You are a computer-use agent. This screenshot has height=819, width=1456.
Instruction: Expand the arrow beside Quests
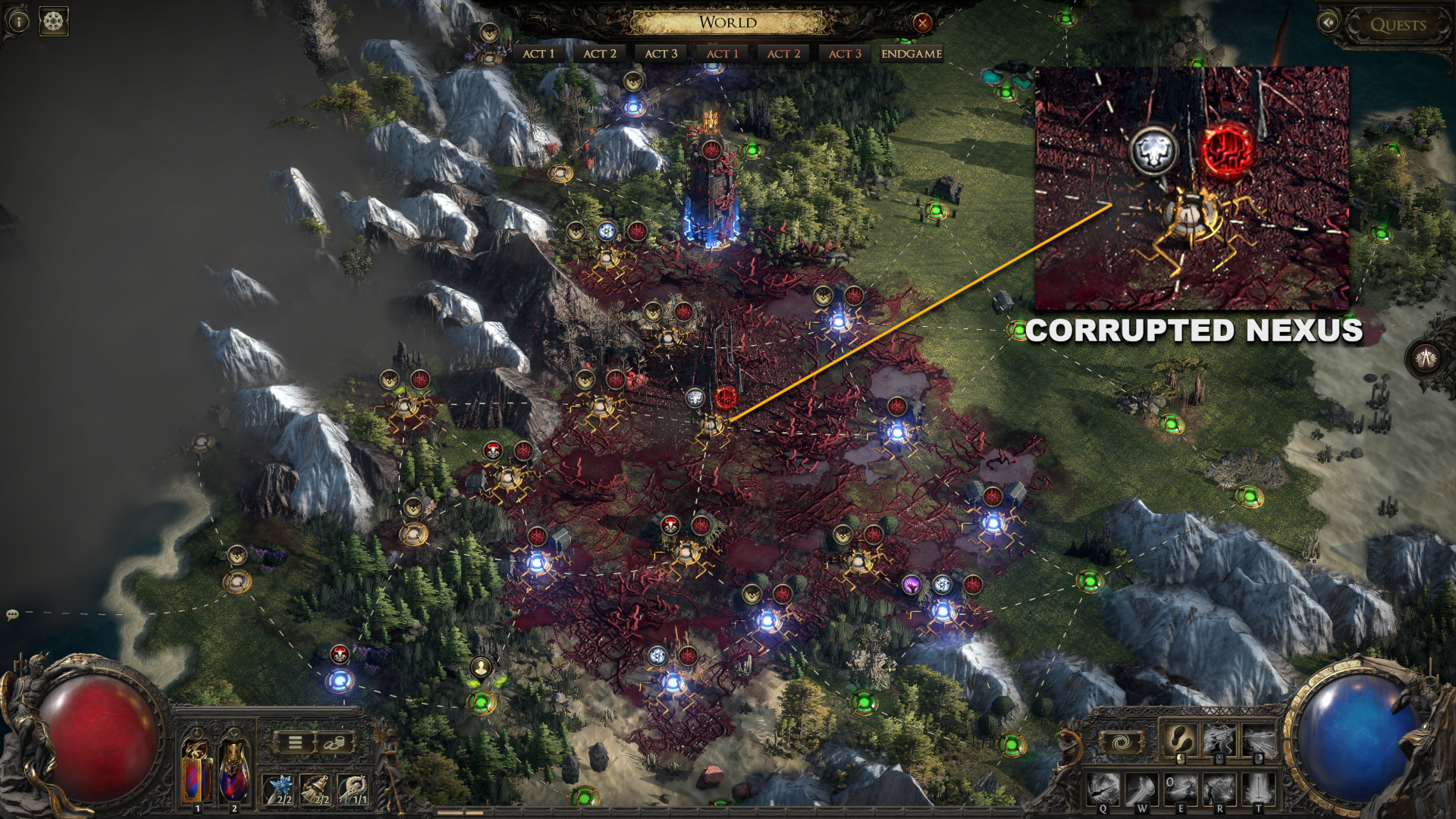(1328, 24)
